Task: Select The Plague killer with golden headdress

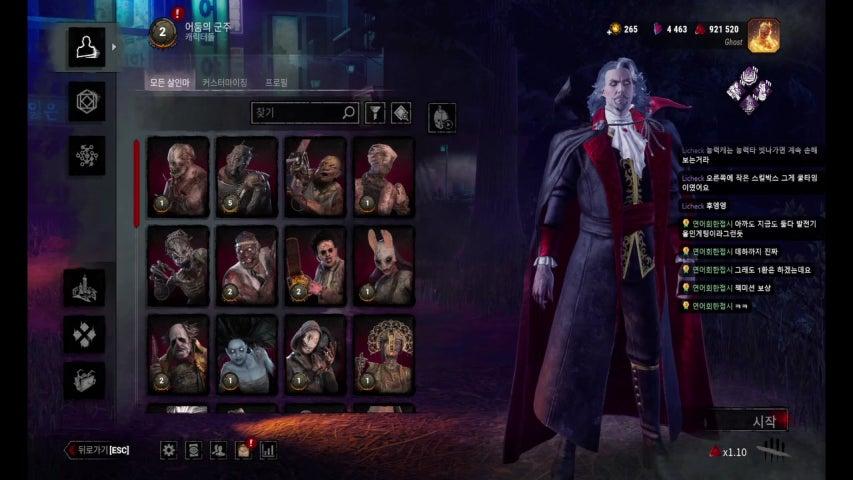Action: tap(383, 355)
